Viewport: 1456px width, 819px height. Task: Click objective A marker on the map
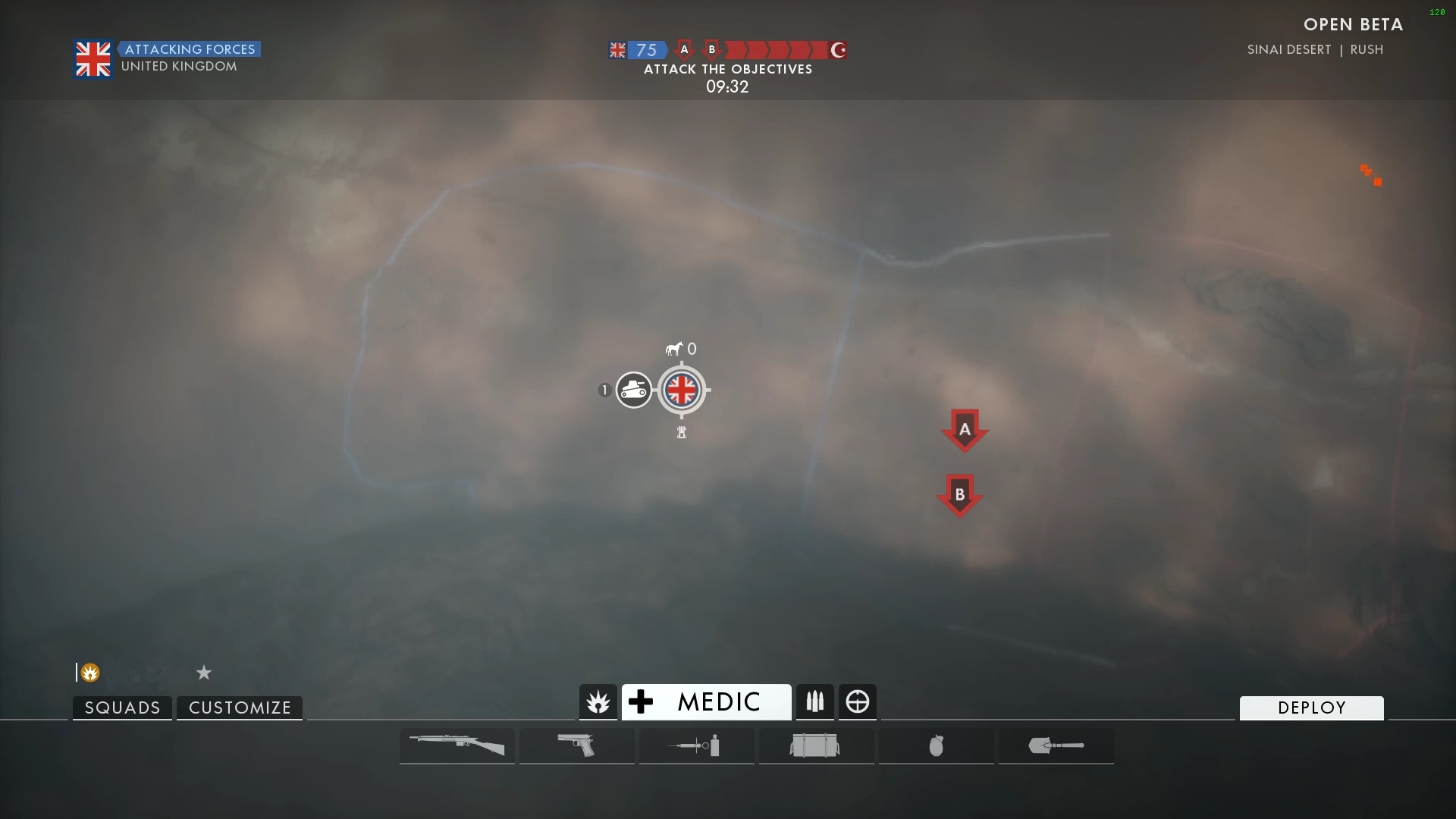(x=965, y=429)
